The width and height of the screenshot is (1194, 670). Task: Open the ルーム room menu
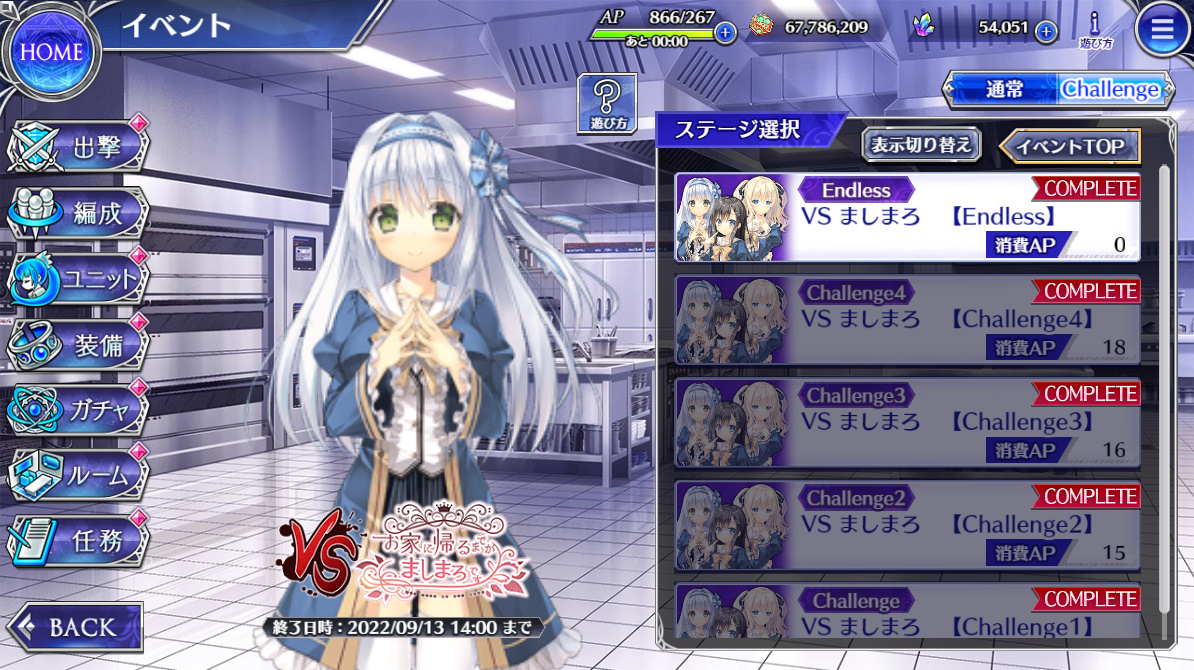pos(80,475)
